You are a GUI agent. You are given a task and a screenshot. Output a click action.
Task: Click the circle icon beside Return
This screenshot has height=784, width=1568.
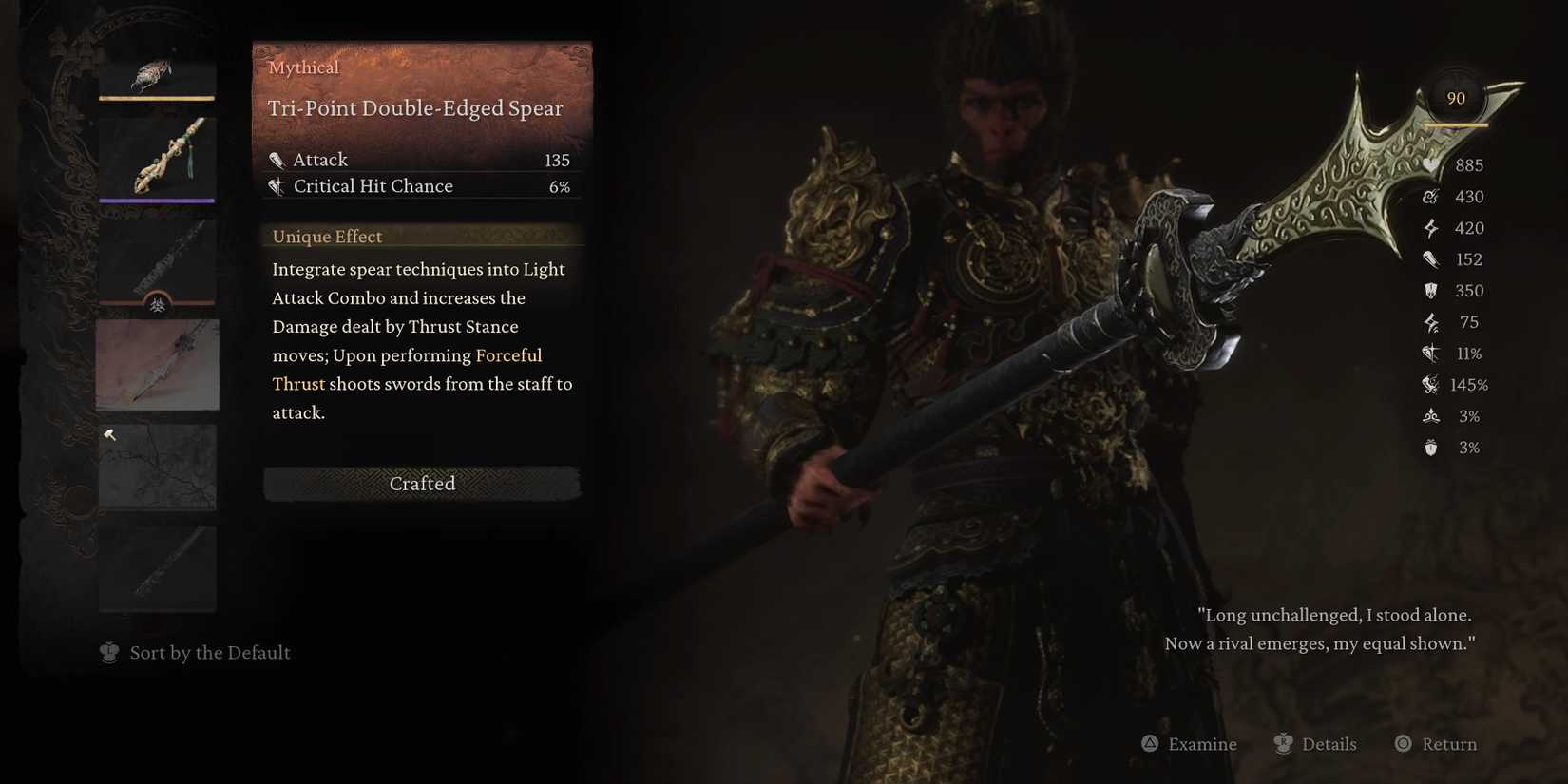pyautogui.click(x=1403, y=744)
